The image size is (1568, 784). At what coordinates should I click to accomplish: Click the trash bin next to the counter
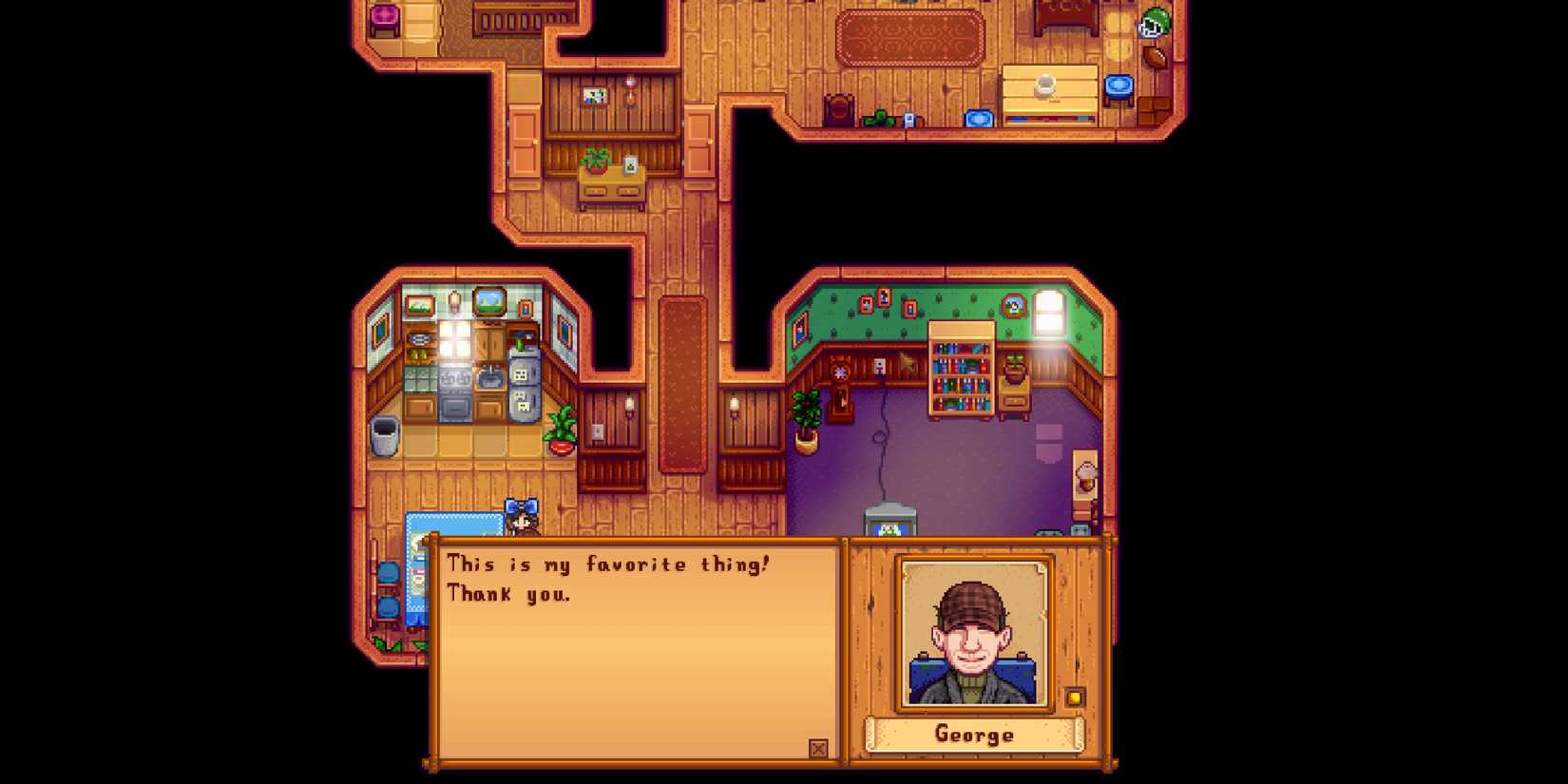(x=384, y=433)
